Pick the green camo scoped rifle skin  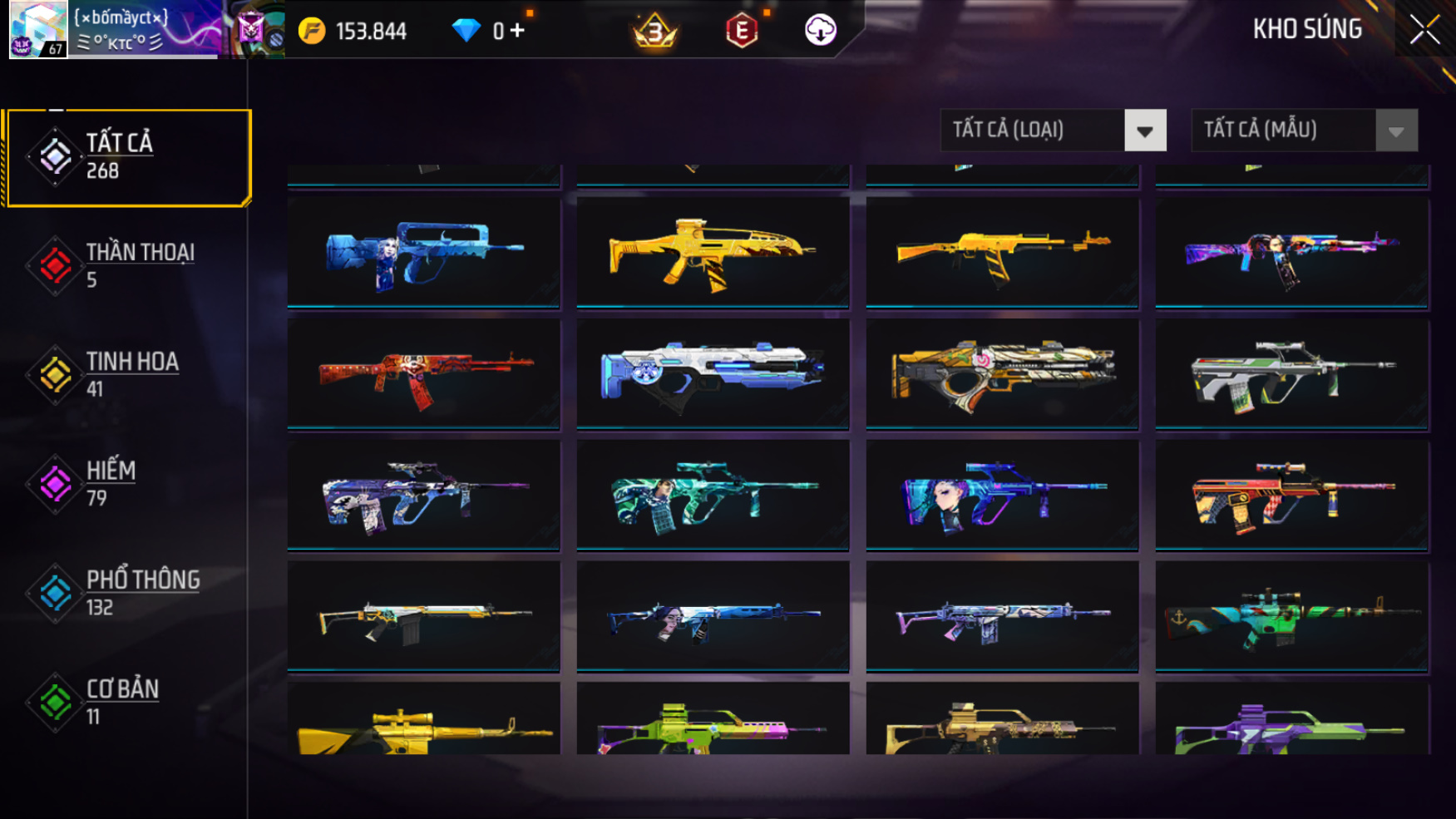click(1291, 616)
